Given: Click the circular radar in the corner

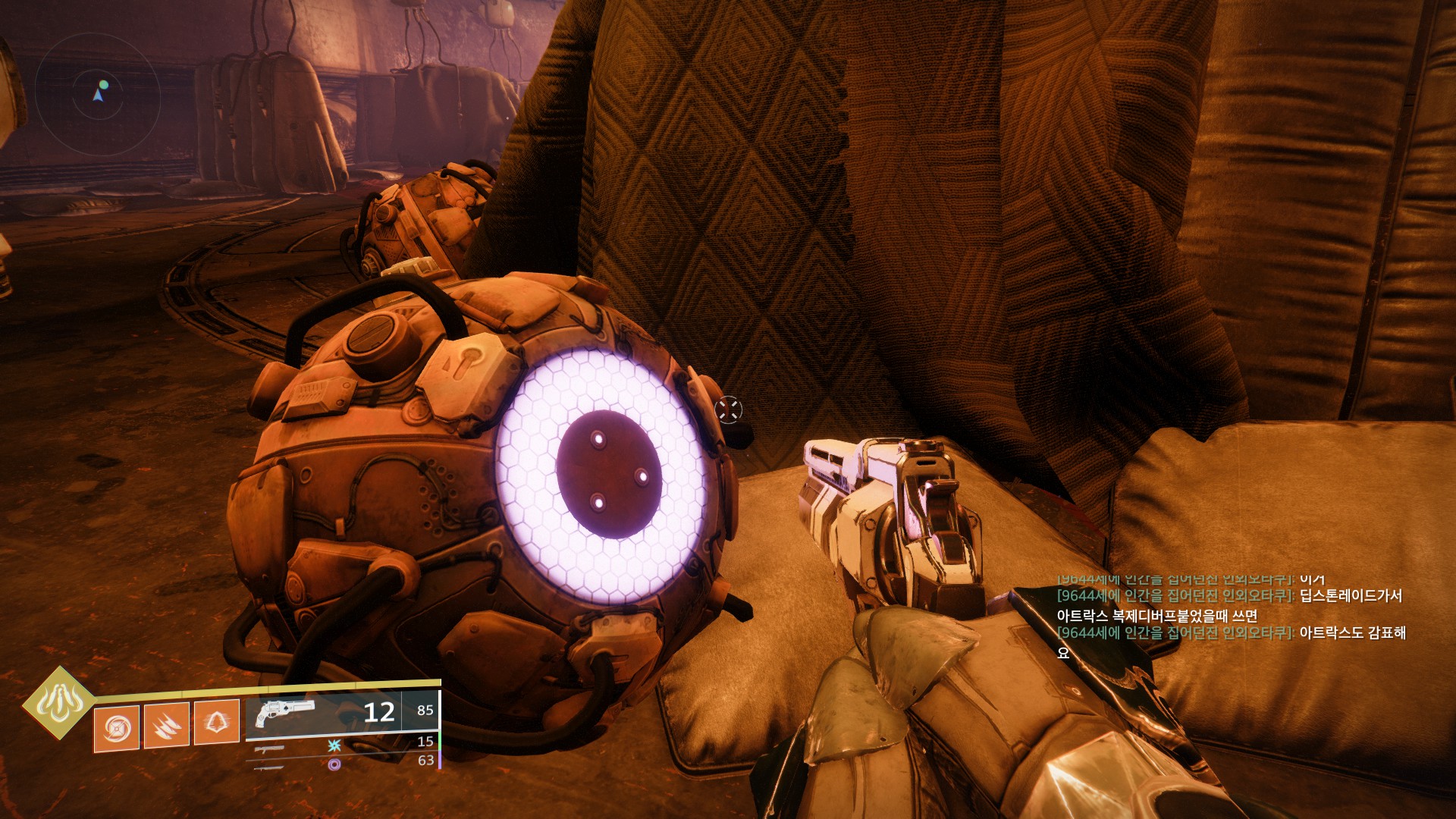Looking at the screenshot, I should (97, 95).
